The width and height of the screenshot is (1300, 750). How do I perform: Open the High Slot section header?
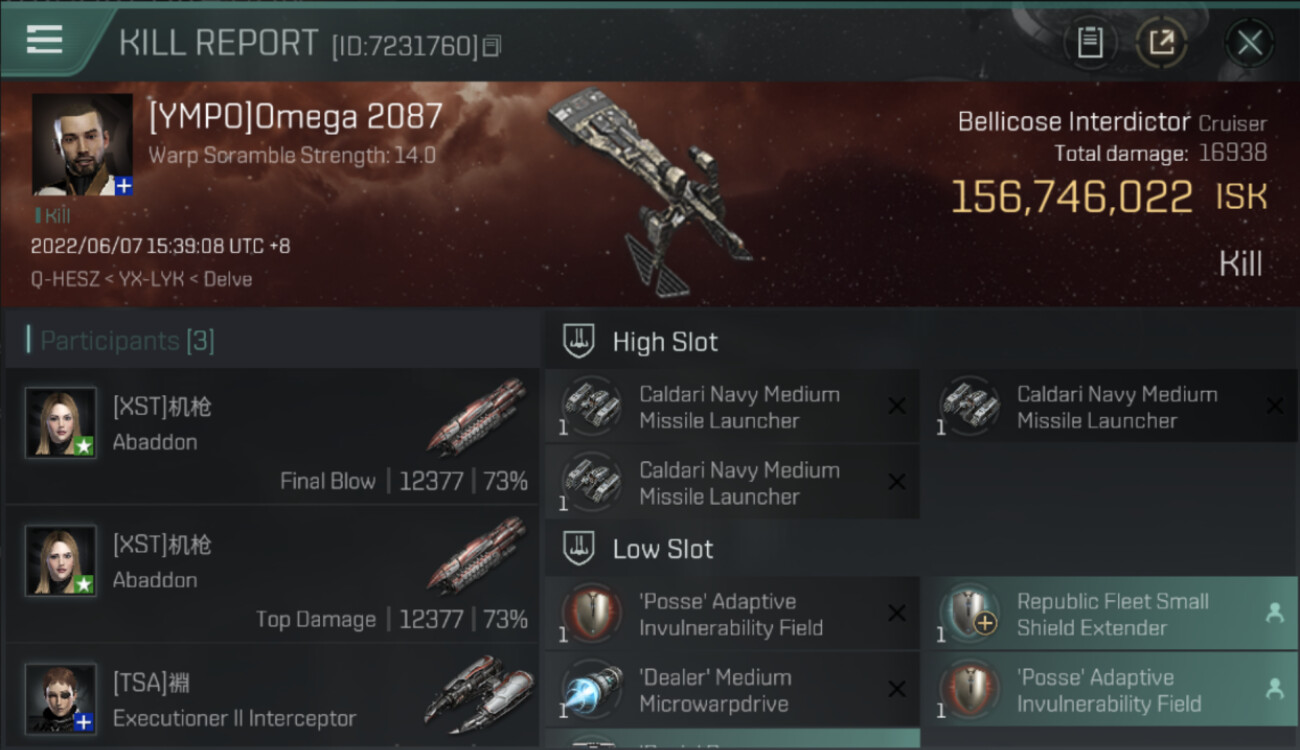pyautogui.click(x=665, y=342)
